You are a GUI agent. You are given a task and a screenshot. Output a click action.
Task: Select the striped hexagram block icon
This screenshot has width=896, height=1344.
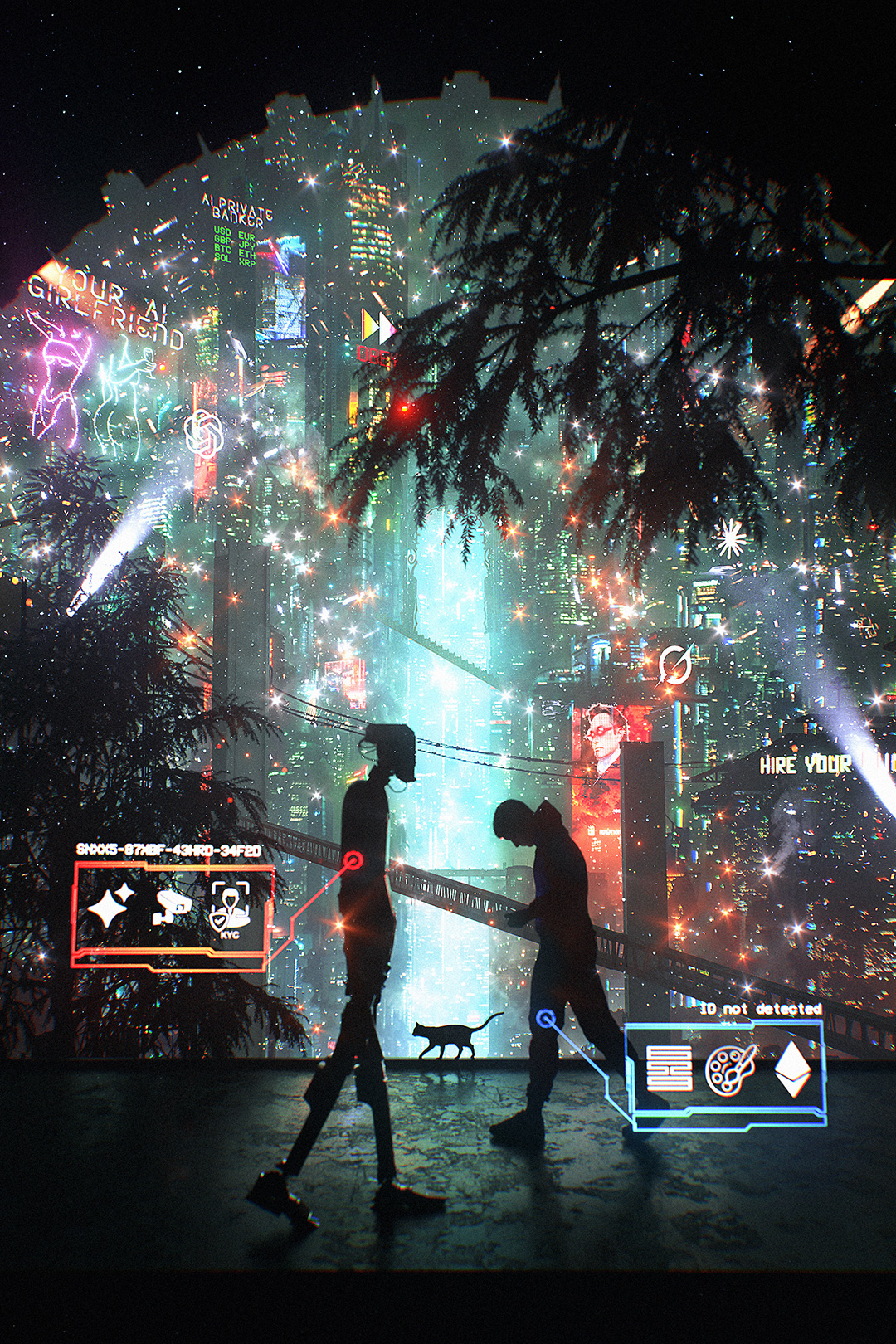coord(669,1068)
